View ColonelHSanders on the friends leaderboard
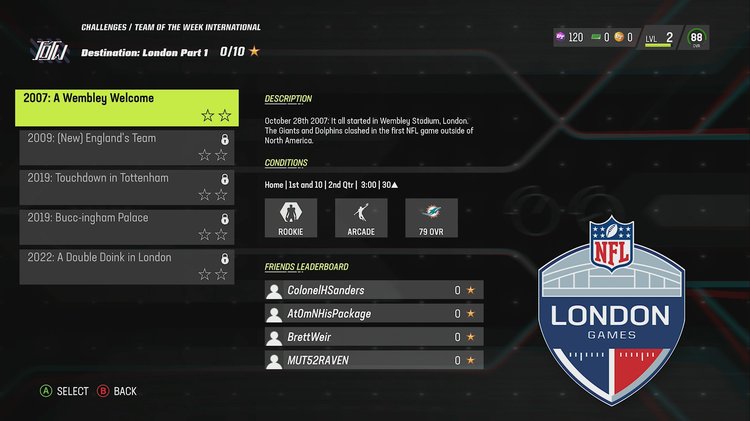The image size is (750, 421). pos(374,290)
